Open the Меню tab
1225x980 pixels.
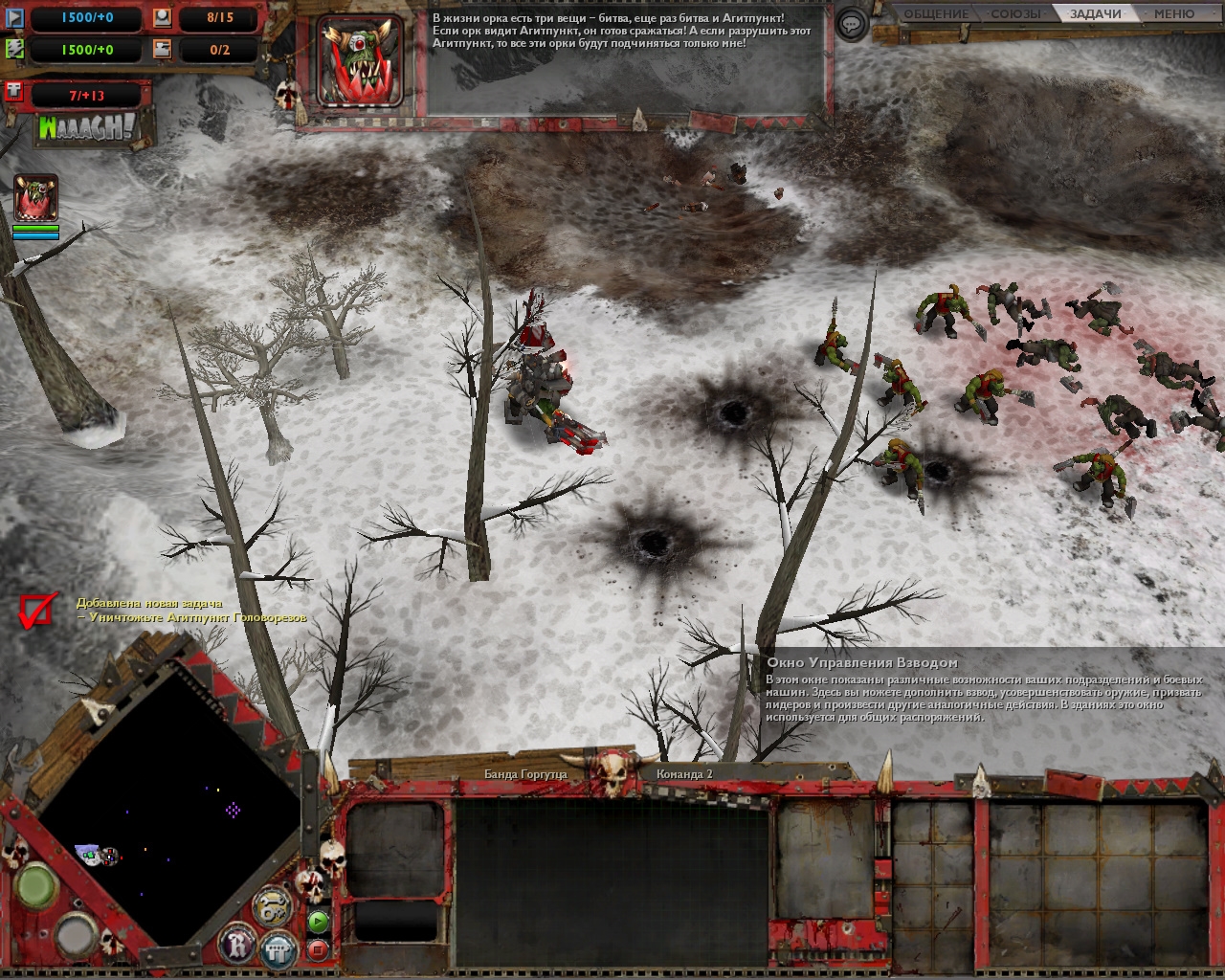click(x=1173, y=13)
